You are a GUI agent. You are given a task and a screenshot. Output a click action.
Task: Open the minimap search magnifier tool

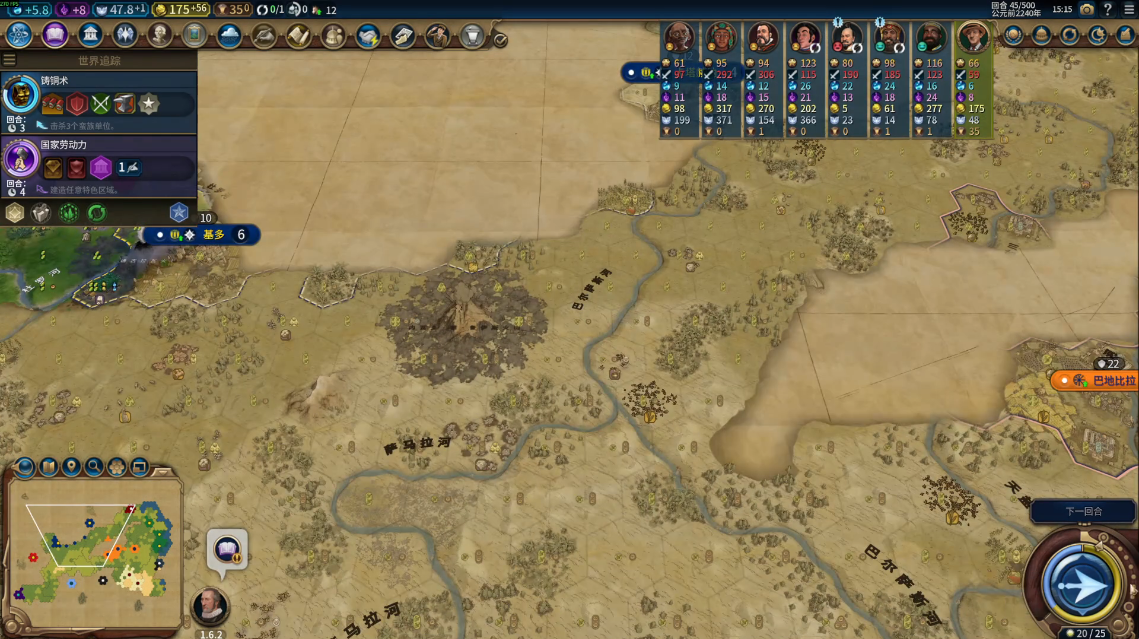click(94, 466)
